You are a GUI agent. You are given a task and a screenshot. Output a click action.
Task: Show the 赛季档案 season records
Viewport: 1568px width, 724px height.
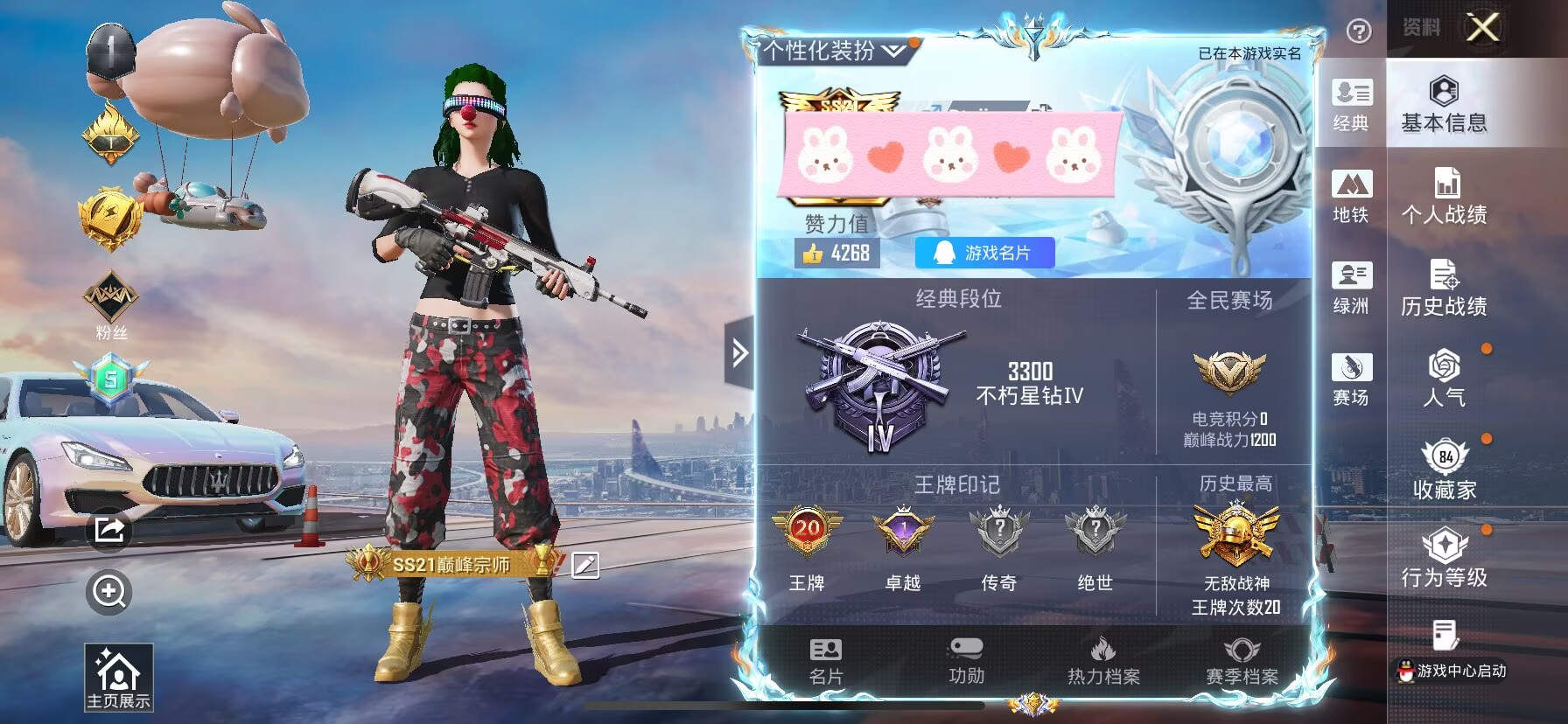tap(1242, 661)
